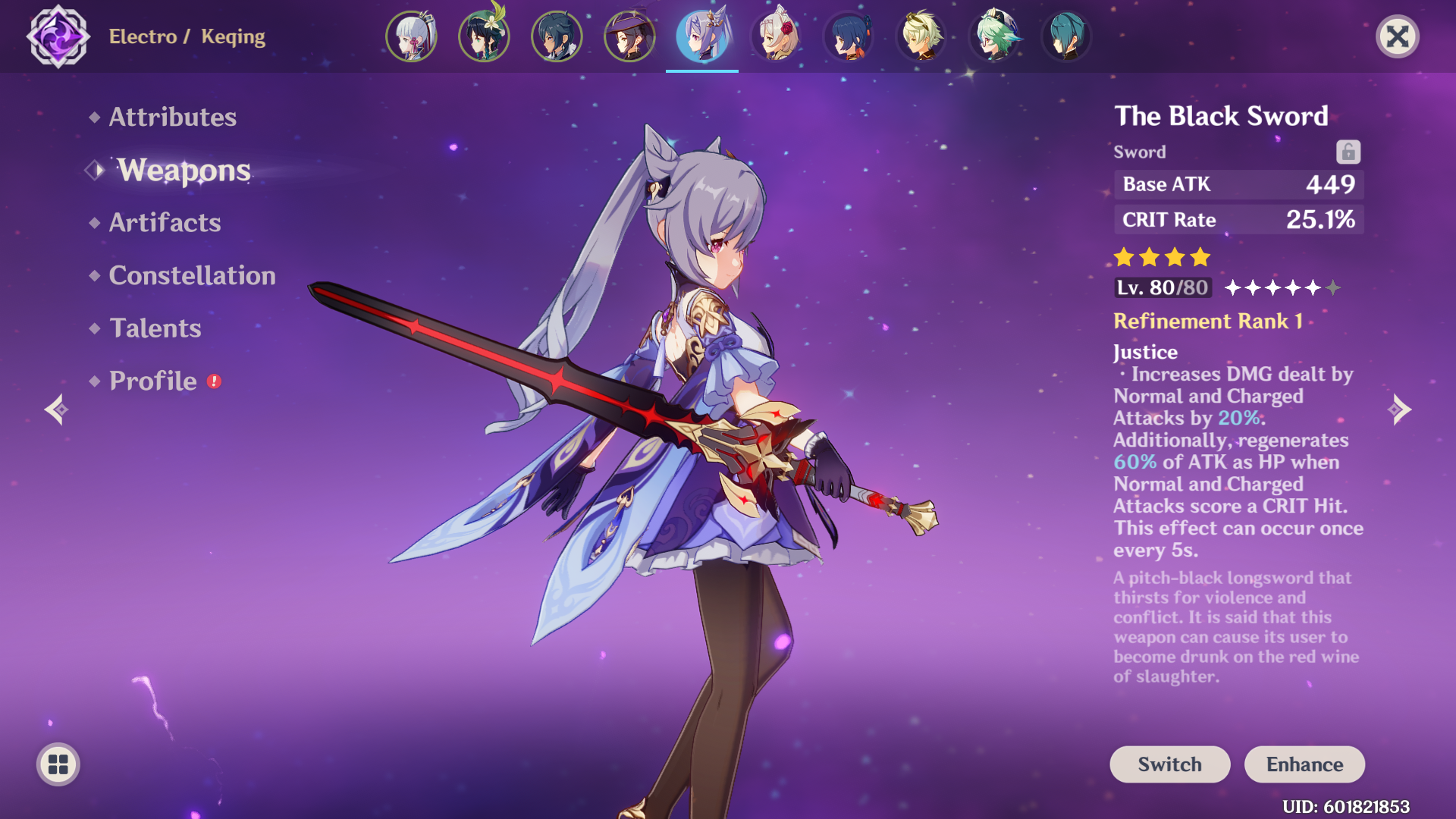Screen dimensions: 1456x819
Task: Open the four-square grid menu button
Action: pos(58,764)
